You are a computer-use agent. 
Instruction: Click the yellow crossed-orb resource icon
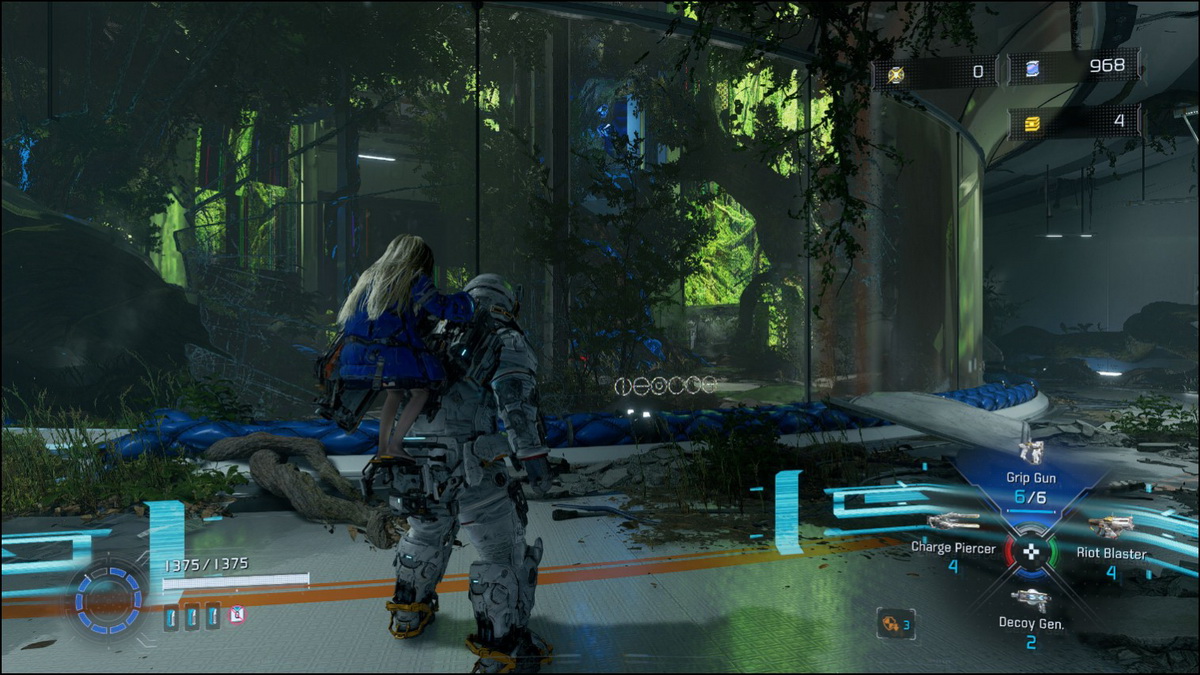click(x=896, y=73)
